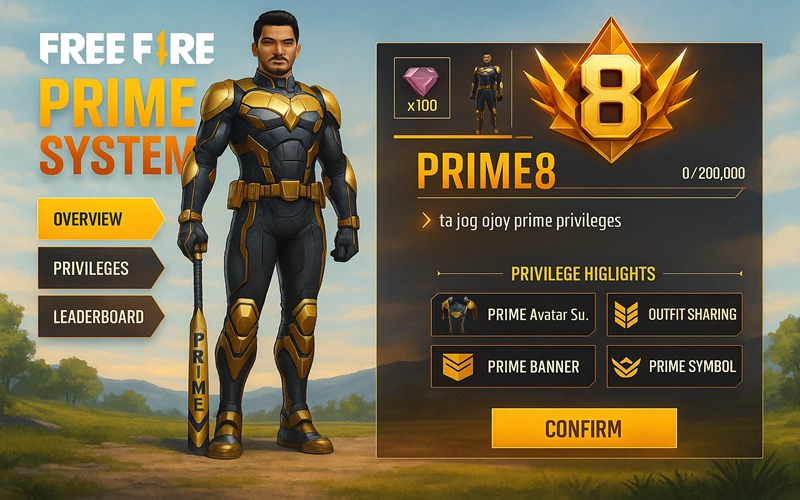800x500 pixels.
Task: Select the Prime Banner privilege
Action: [513, 367]
